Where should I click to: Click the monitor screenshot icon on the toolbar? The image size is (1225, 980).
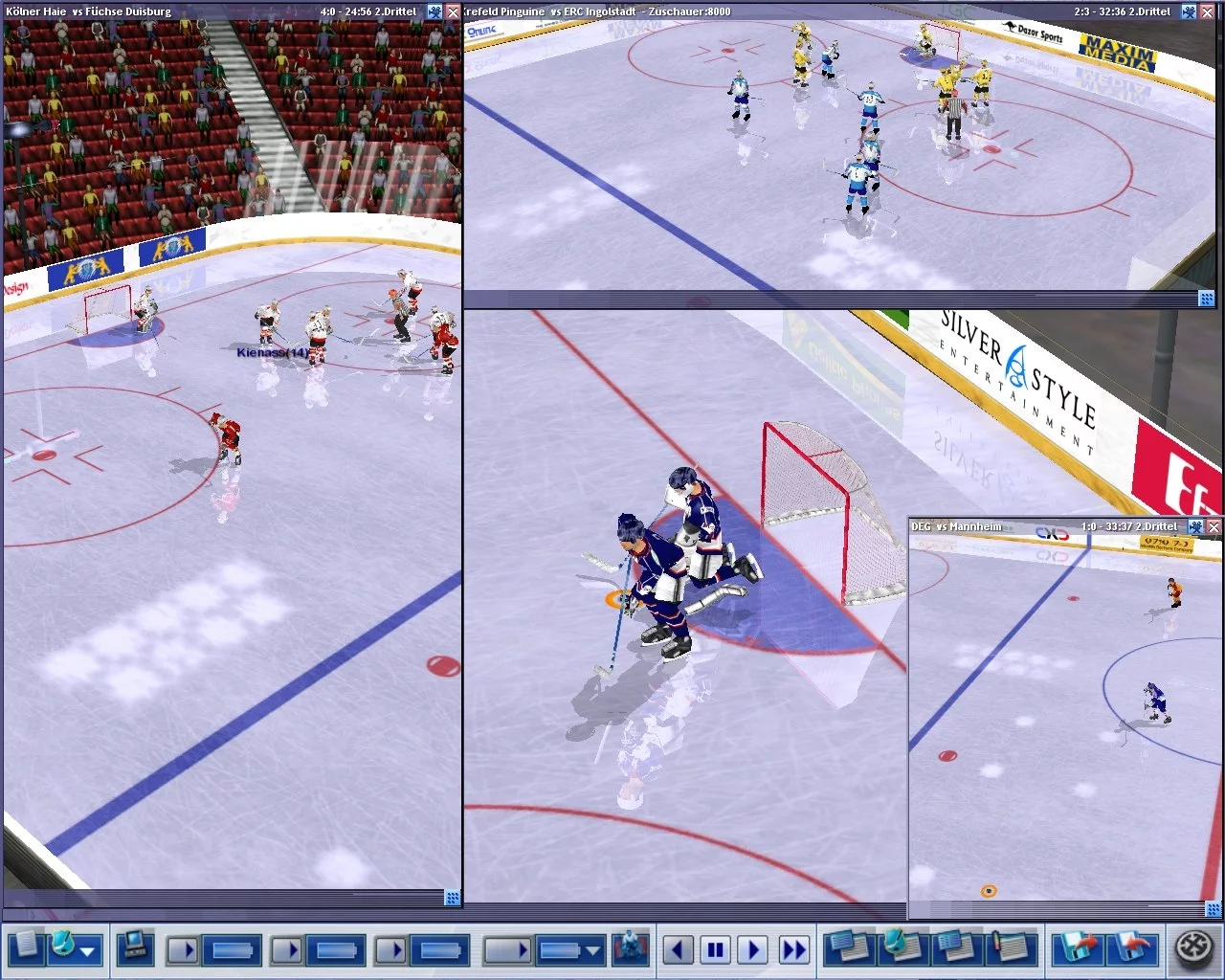[x=136, y=949]
